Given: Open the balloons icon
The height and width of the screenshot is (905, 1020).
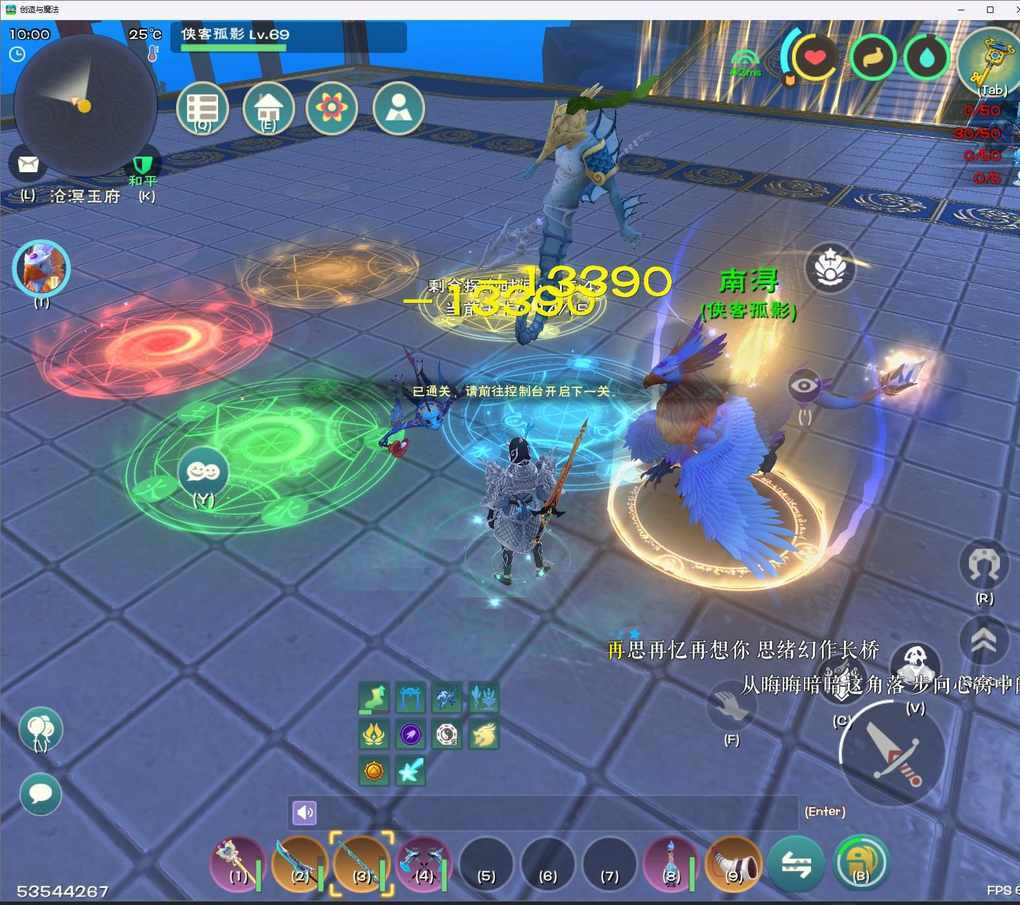Looking at the screenshot, I should coord(41,730).
